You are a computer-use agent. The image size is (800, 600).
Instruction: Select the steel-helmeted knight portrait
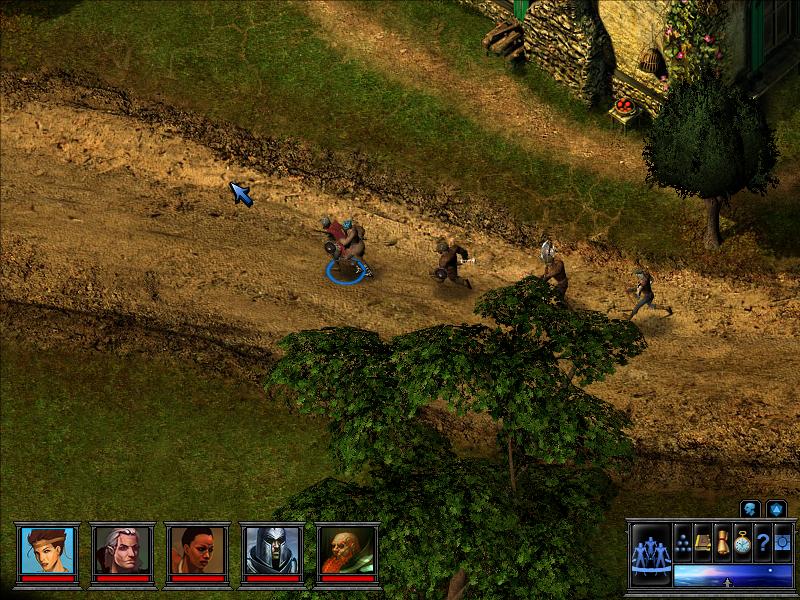pos(272,550)
